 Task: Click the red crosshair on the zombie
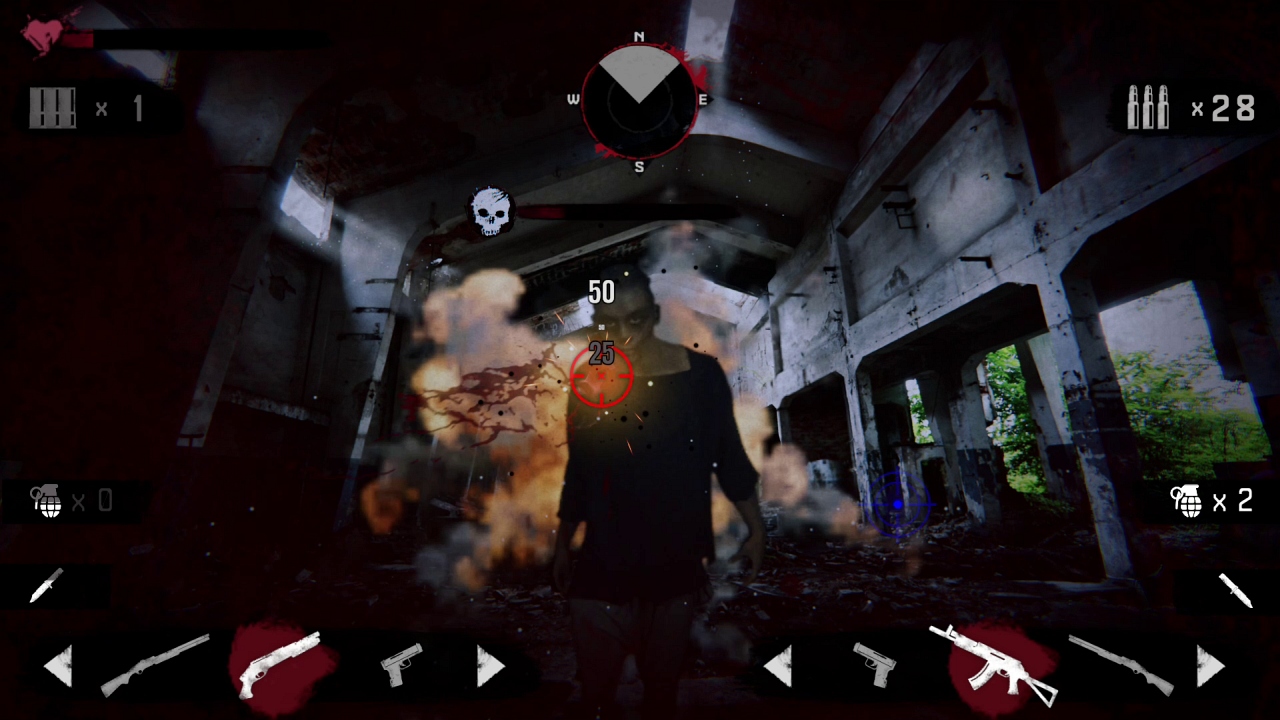[602, 375]
